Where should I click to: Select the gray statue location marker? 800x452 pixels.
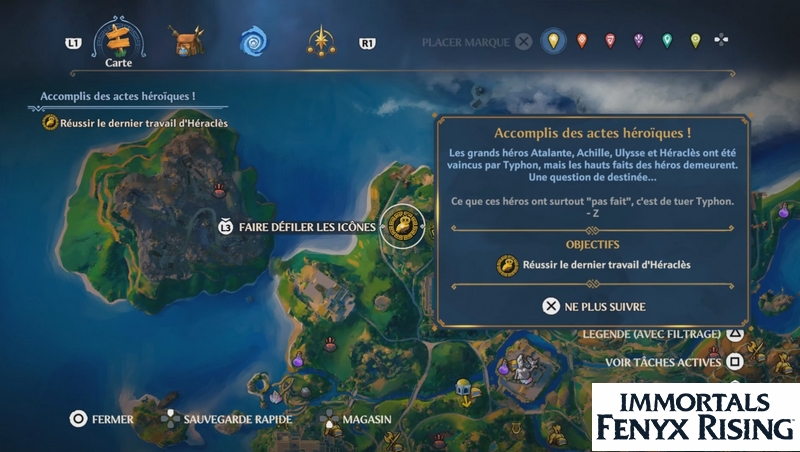(x=520, y=367)
